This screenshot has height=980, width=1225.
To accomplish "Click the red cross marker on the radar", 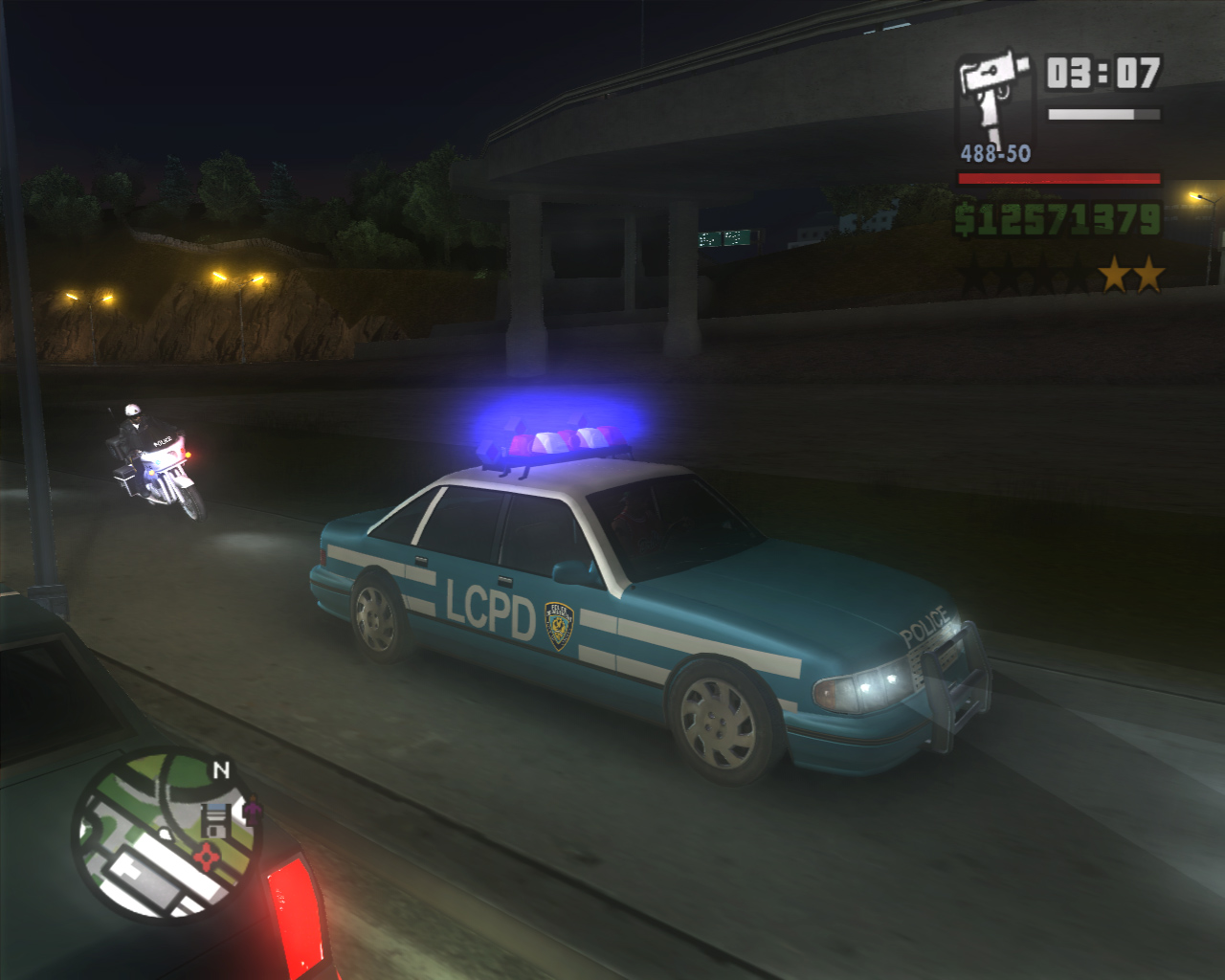I will point(205,855).
